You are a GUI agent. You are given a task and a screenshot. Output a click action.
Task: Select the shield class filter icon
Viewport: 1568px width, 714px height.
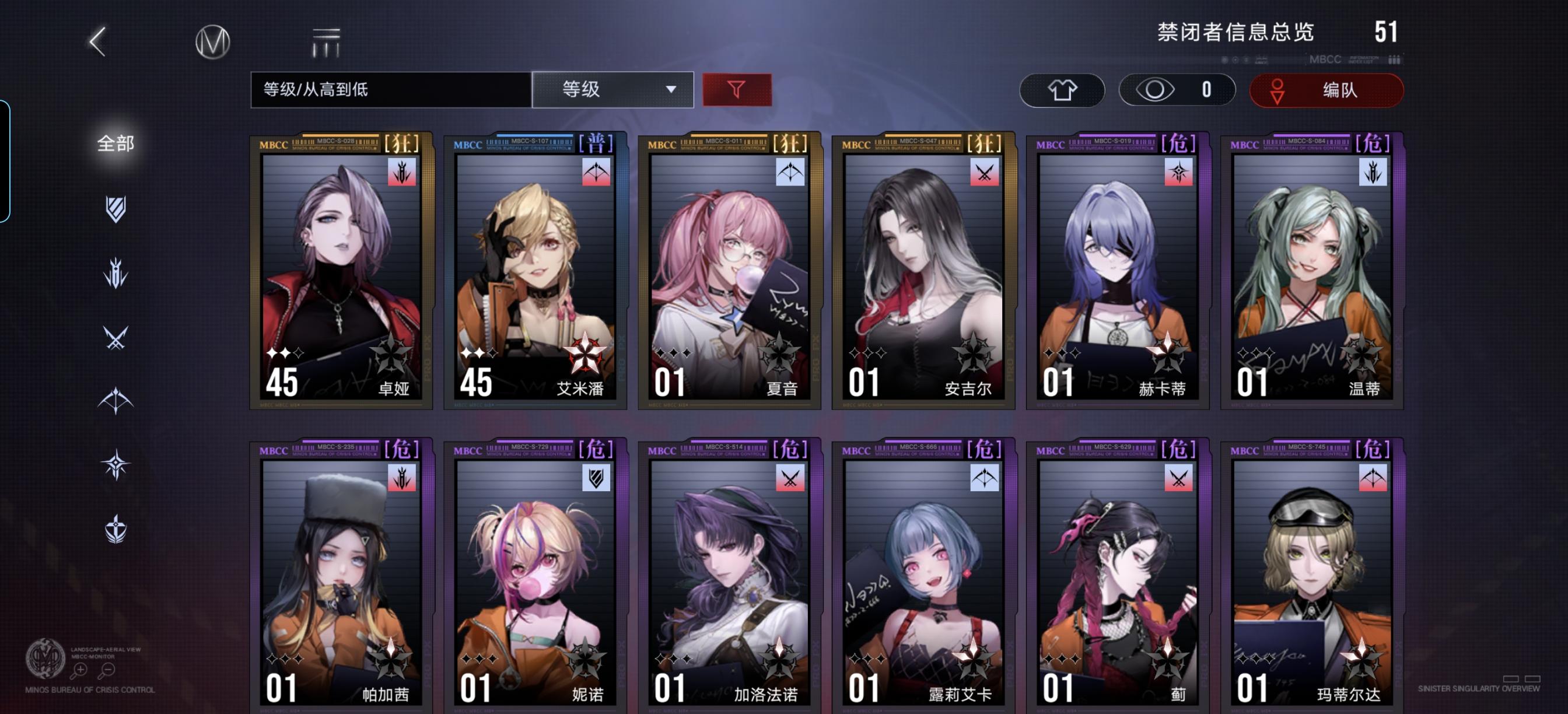[116, 208]
